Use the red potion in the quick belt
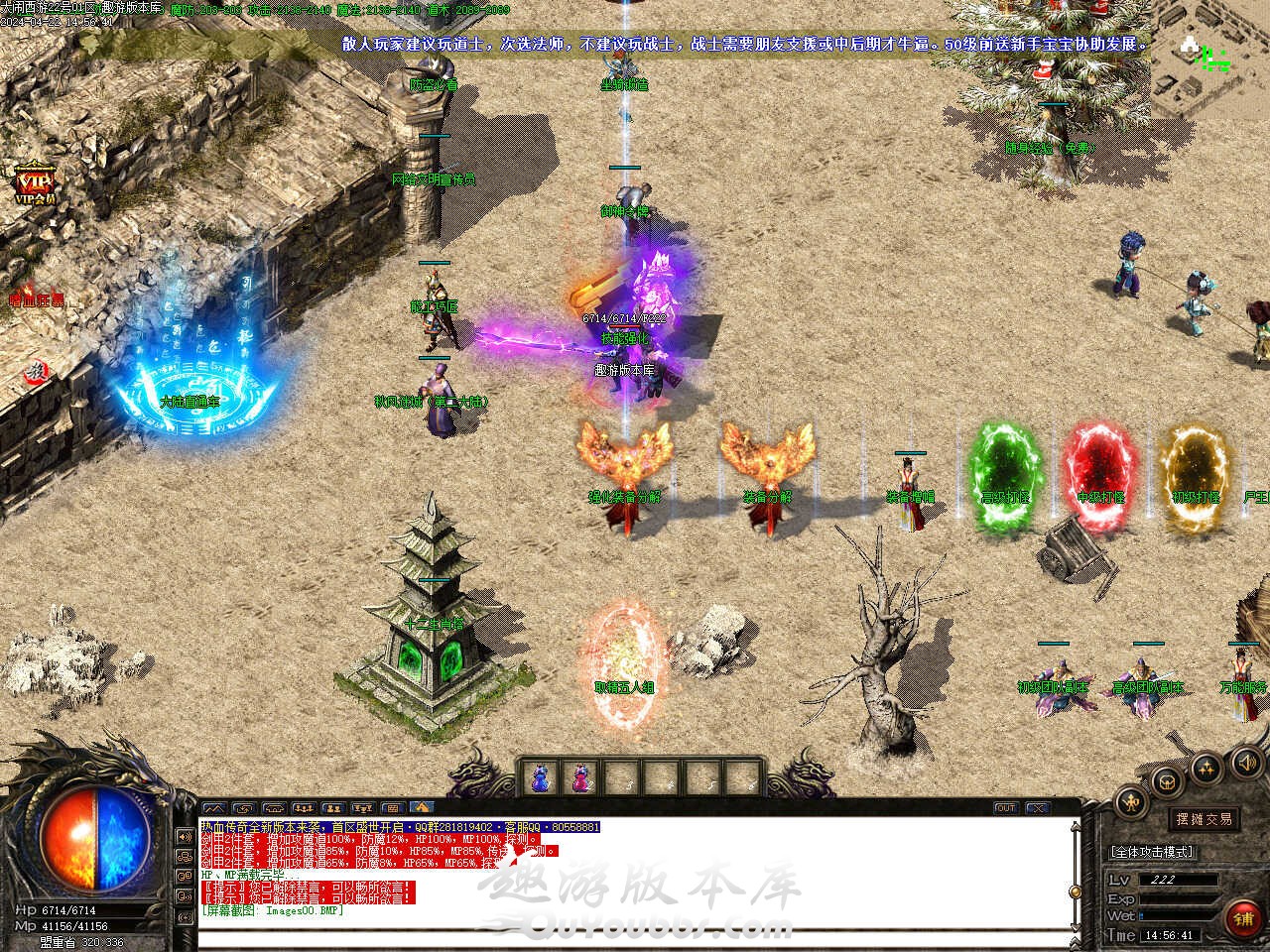Viewport: 1270px width, 952px height. pos(578,778)
